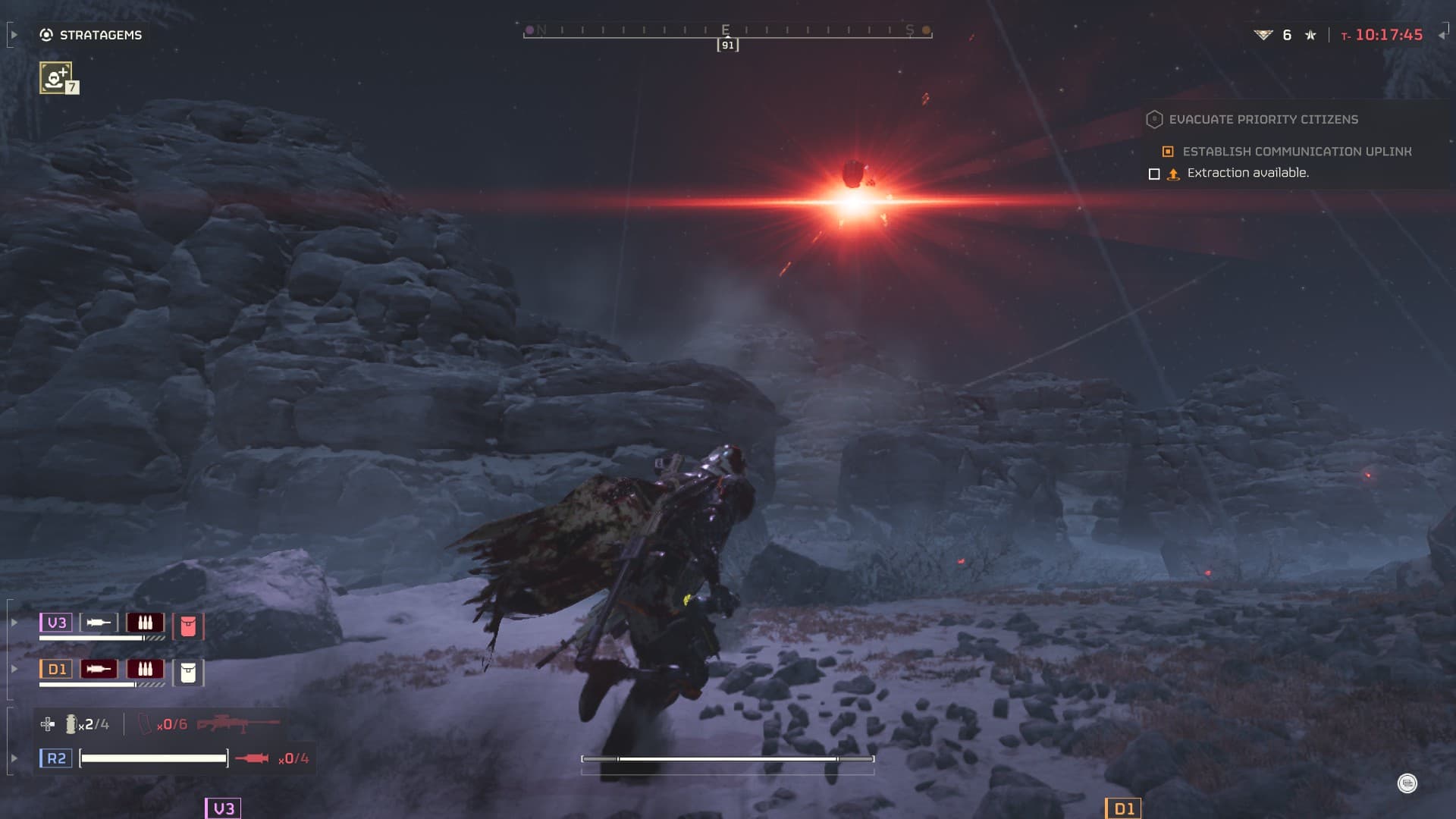
Task: Select the R2 player tag
Action: (56, 758)
